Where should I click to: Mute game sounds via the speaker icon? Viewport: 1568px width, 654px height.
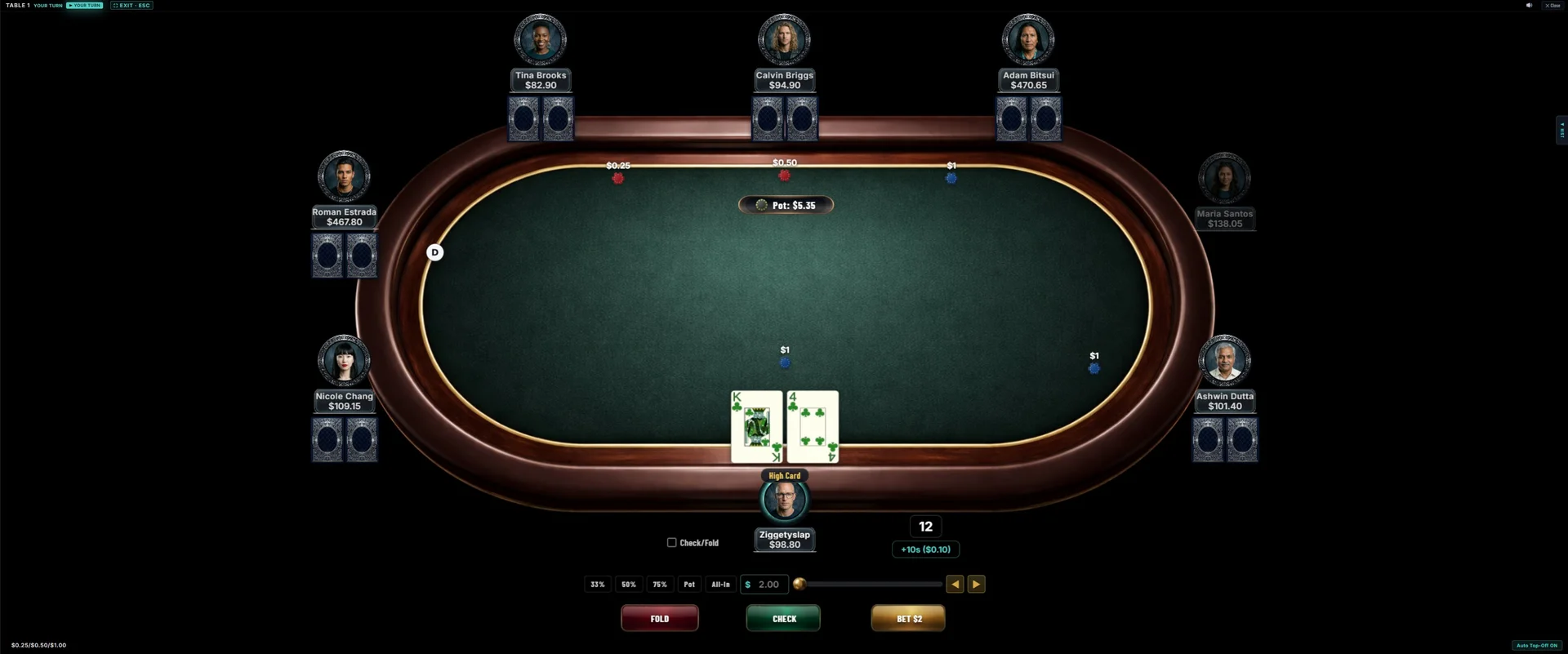coord(1529,5)
